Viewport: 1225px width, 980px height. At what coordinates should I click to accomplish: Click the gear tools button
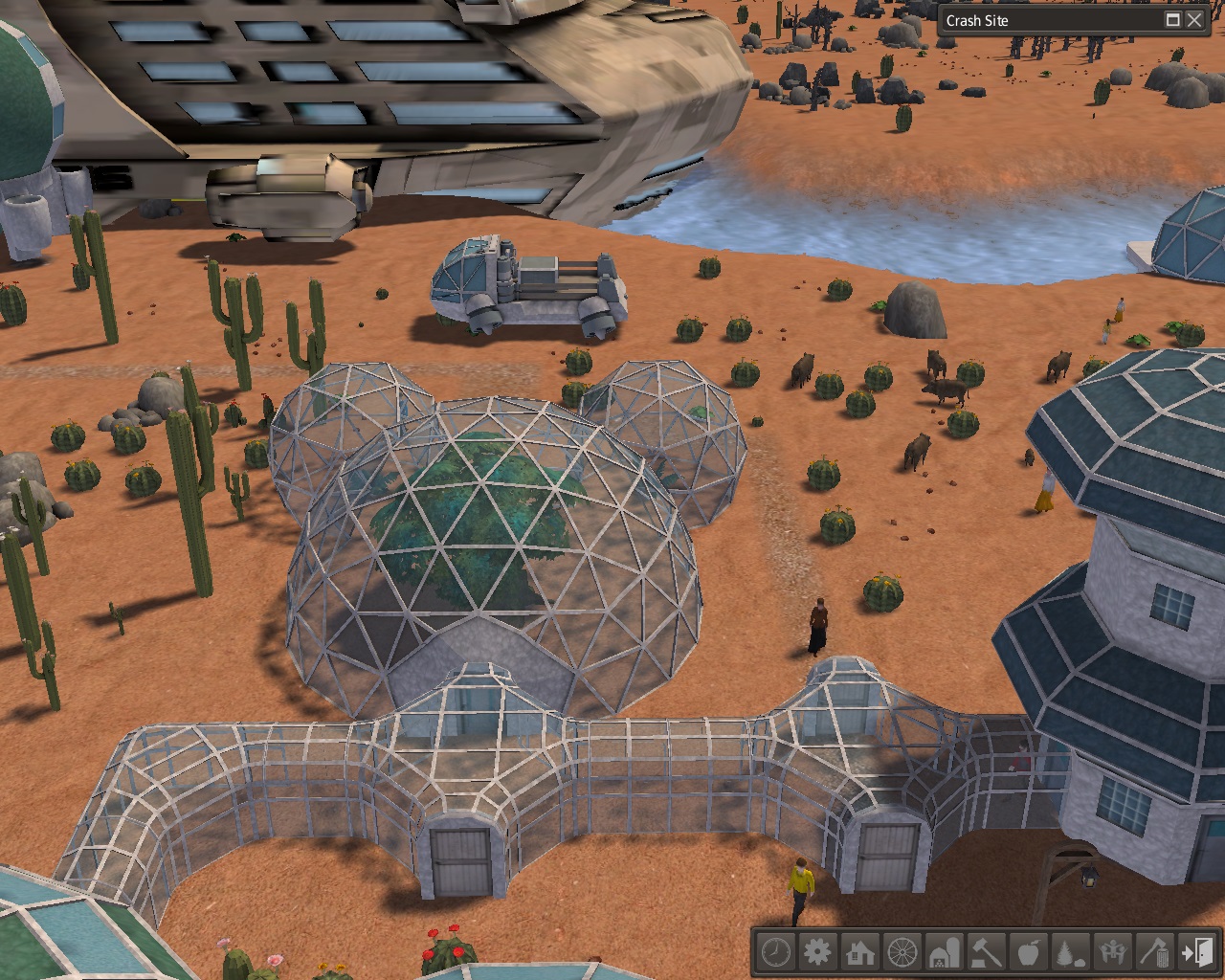[x=818, y=952]
